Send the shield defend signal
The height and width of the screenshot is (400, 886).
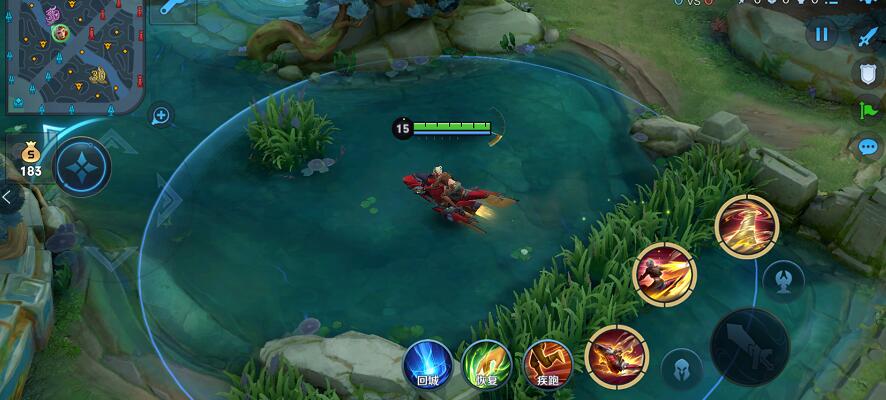click(x=866, y=72)
